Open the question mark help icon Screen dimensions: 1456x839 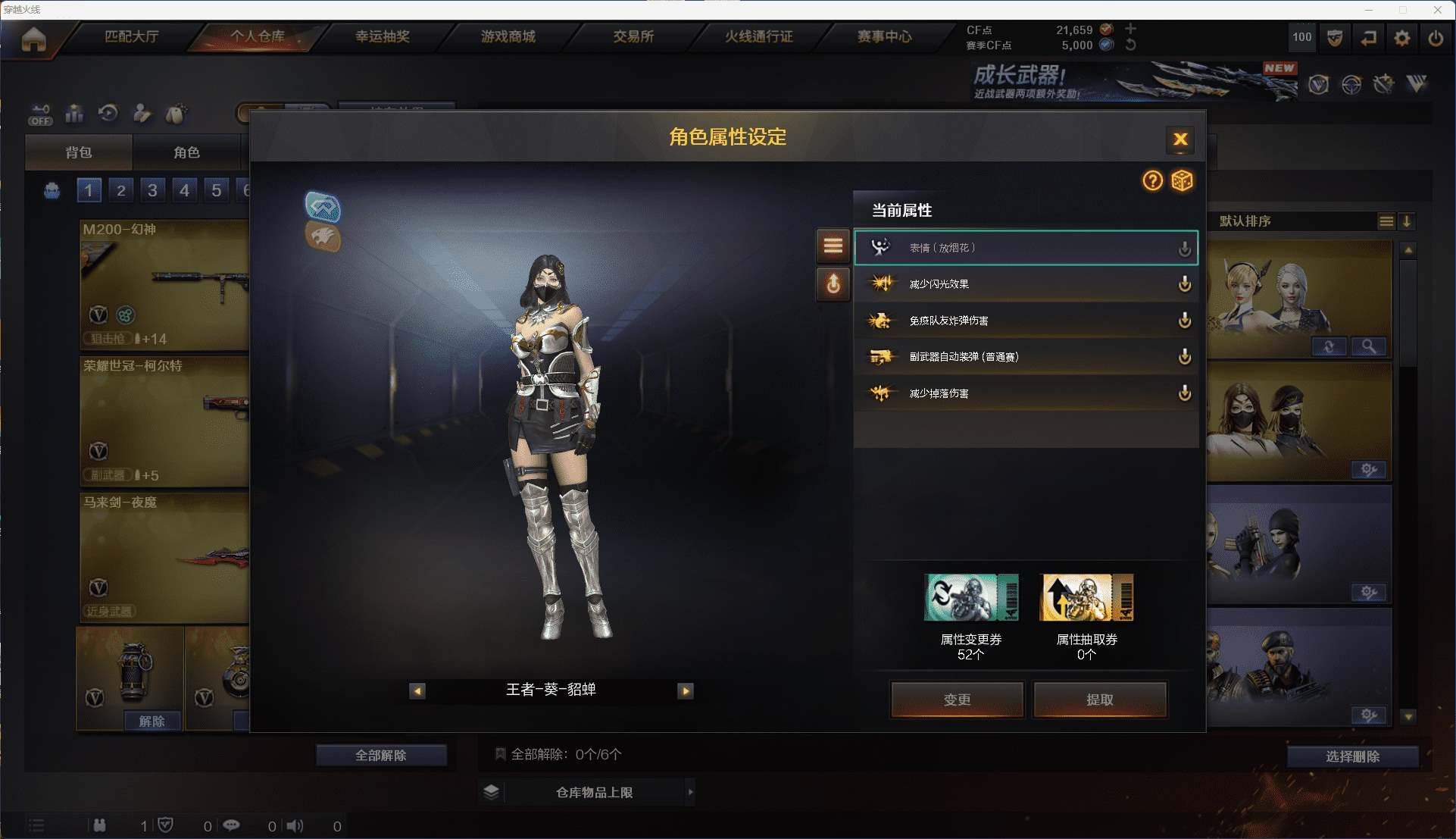[1152, 180]
